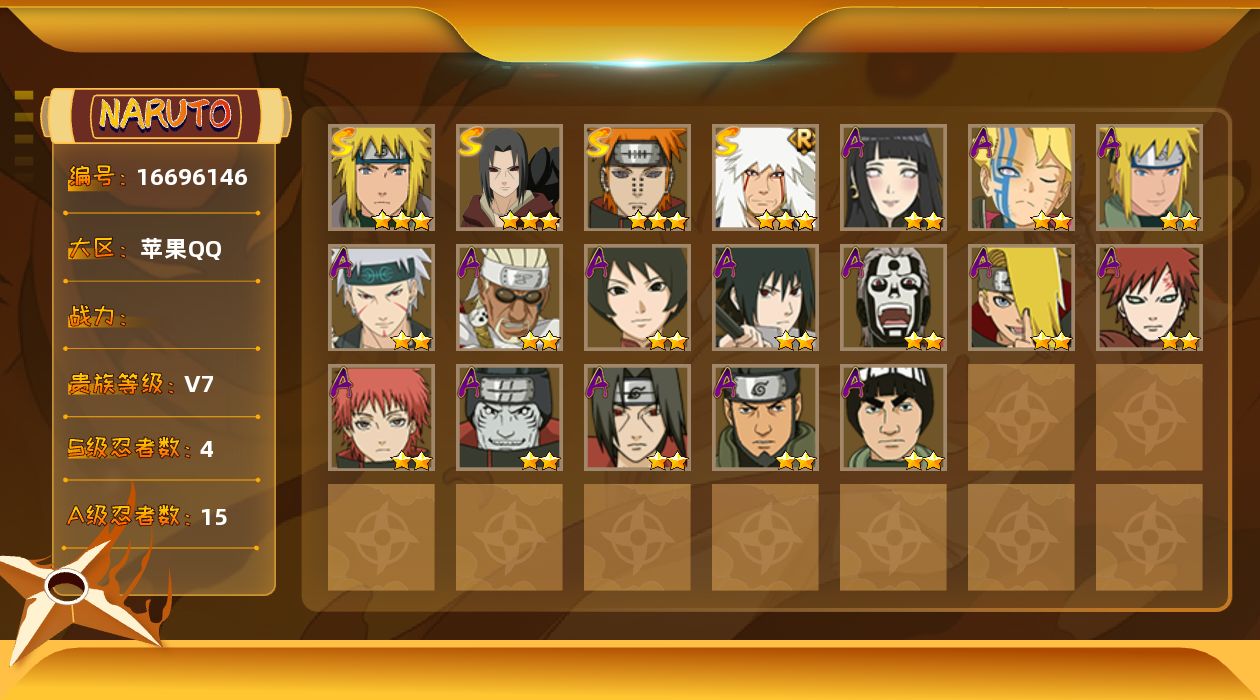Pick the S-rank Jiraiya card
The image size is (1260, 700).
tap(765, 177)
